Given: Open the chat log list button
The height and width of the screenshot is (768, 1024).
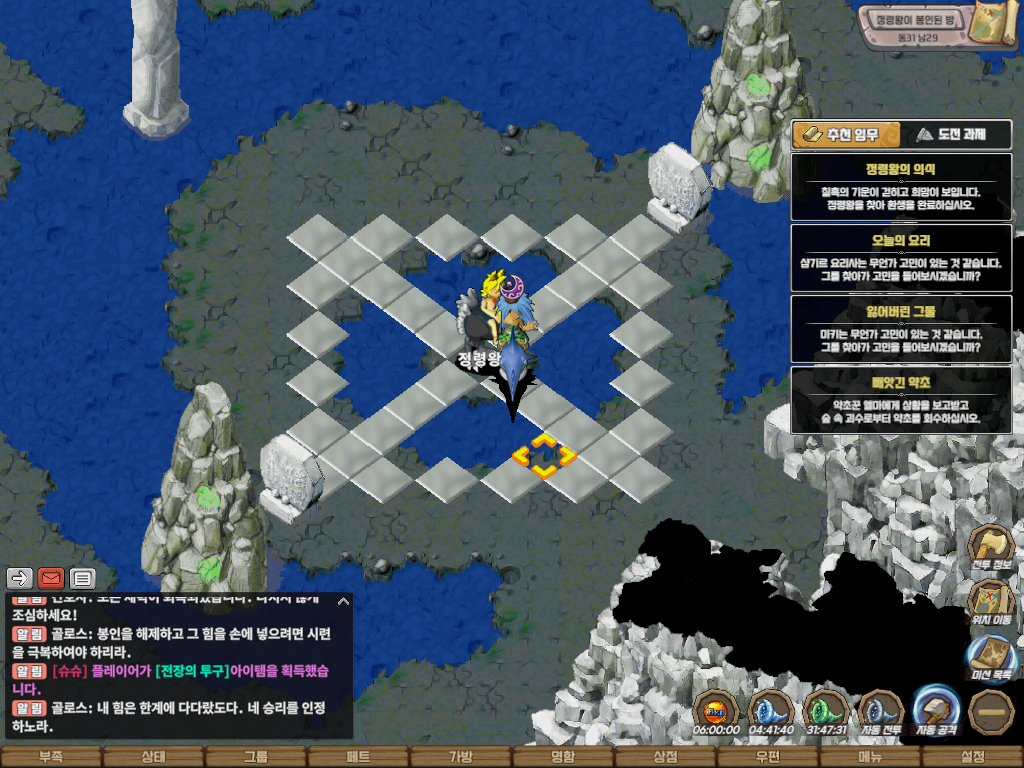Looking at the screenshot, I should pyautogui.click(x=82, y=578).
